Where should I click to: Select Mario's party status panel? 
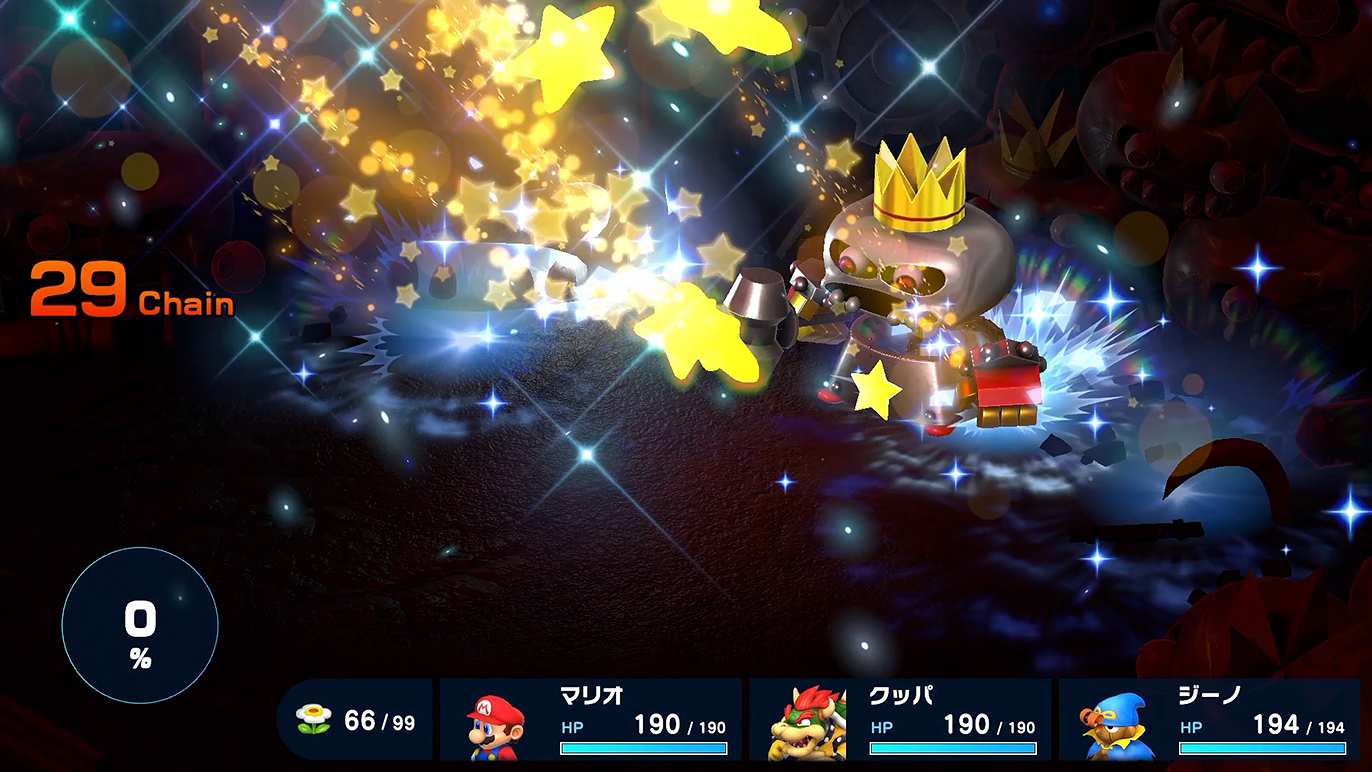pos(591,719)
